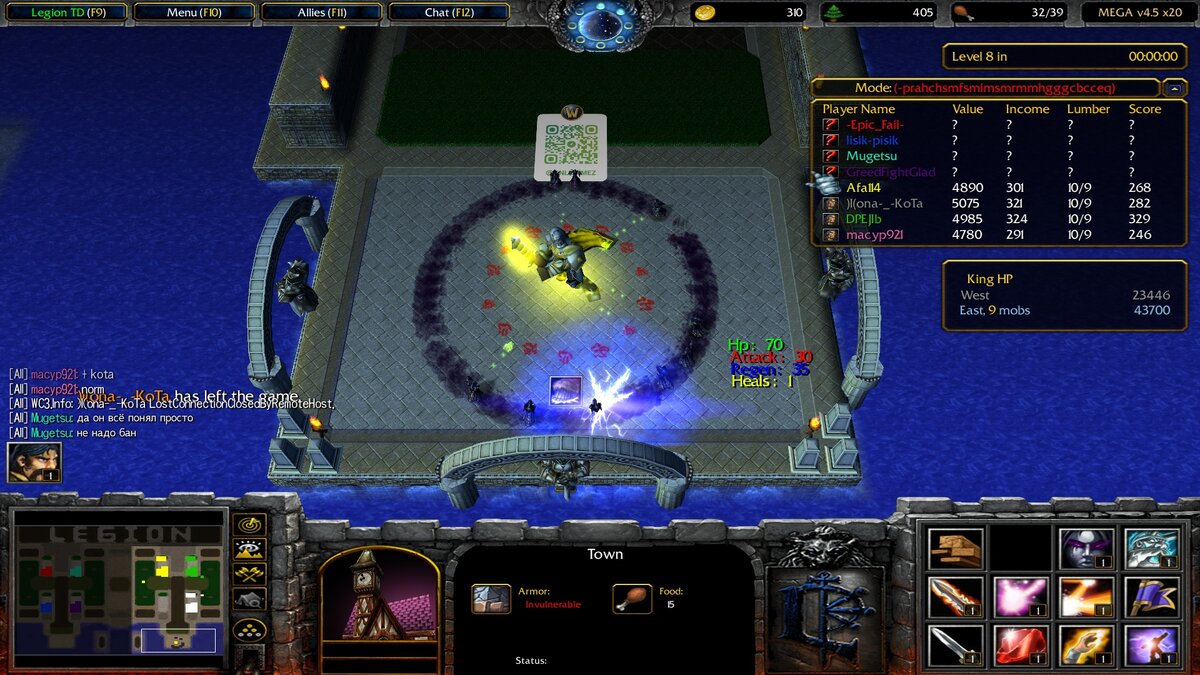Select the hero portrait icon above the minimap
The height and width of the screenshot is (675, 1200).
(34, 462)
